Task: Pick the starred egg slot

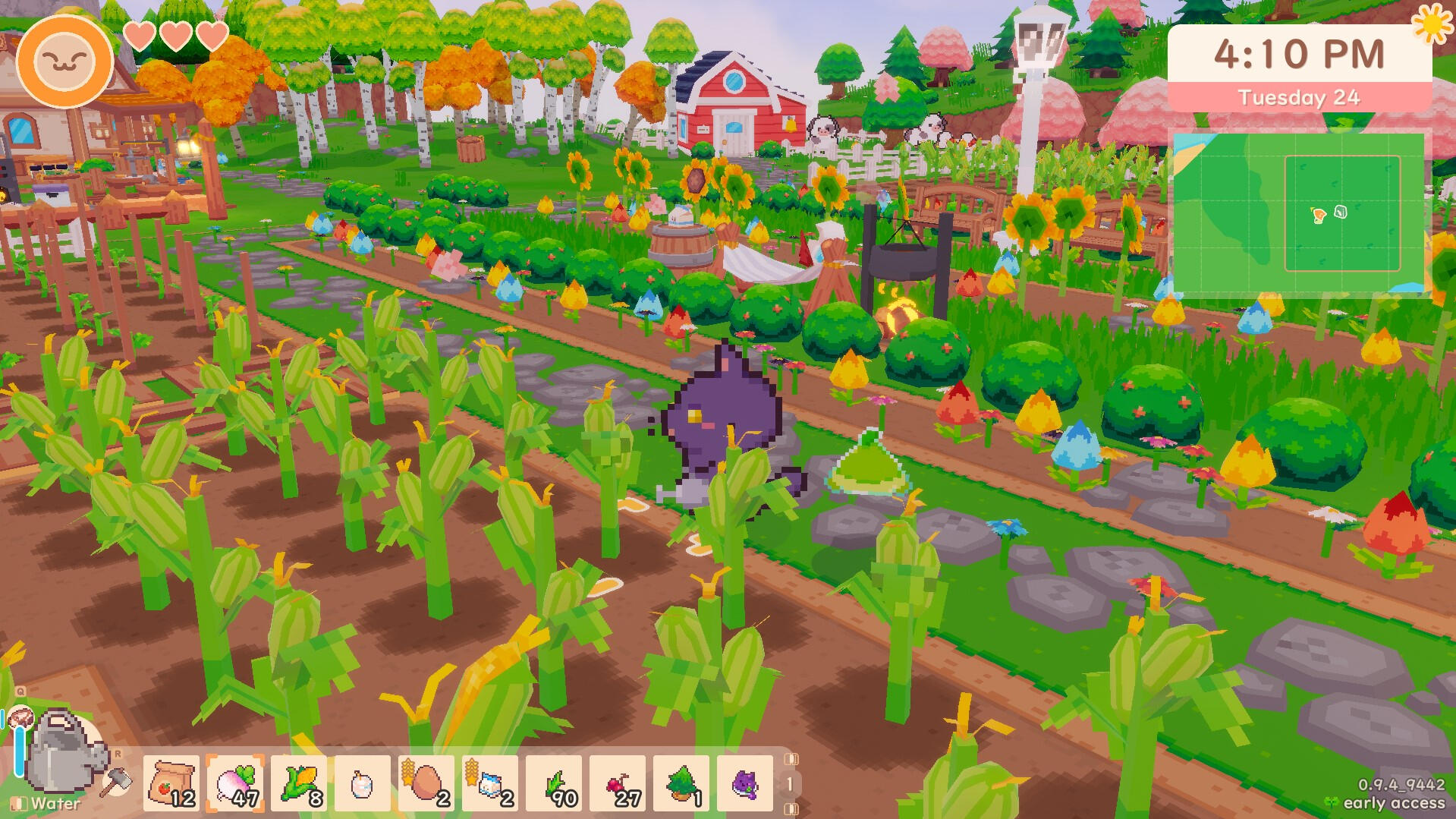Action: (x=426, y=783)
